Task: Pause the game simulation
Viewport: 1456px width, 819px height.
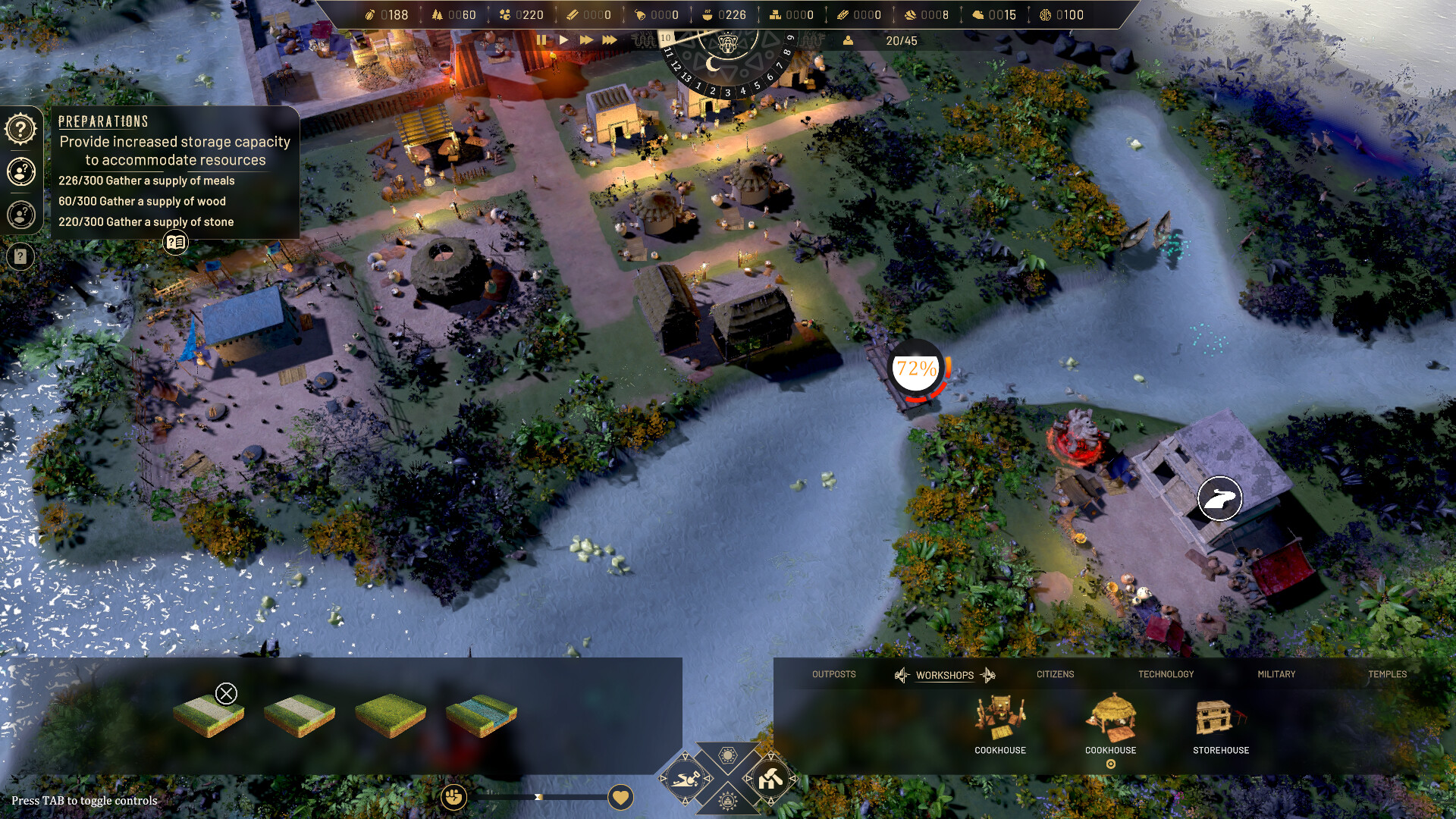Action: tap(542, 40)
